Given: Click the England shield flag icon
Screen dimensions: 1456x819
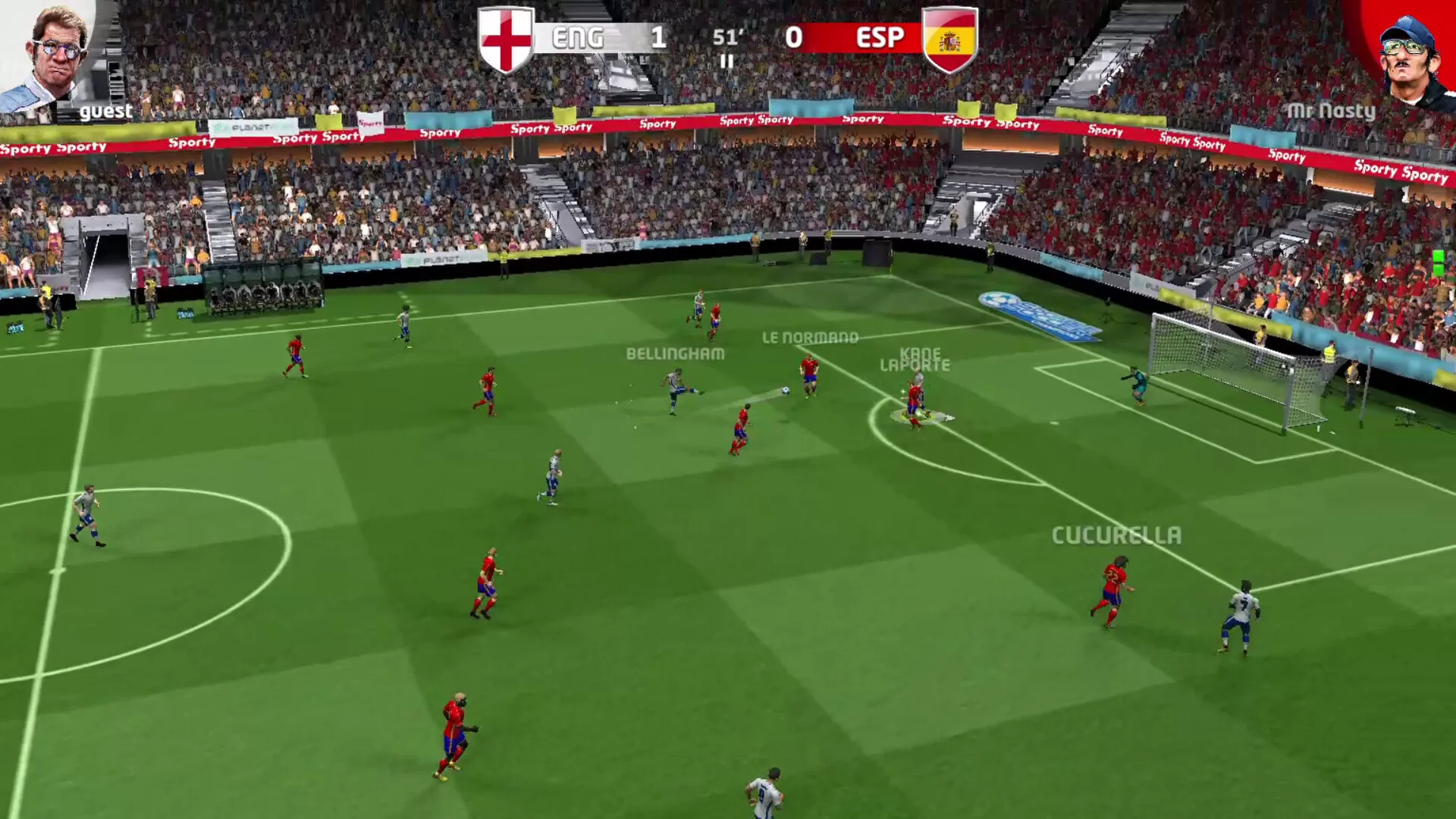Looking at the screenshot, I should point(507,38).
